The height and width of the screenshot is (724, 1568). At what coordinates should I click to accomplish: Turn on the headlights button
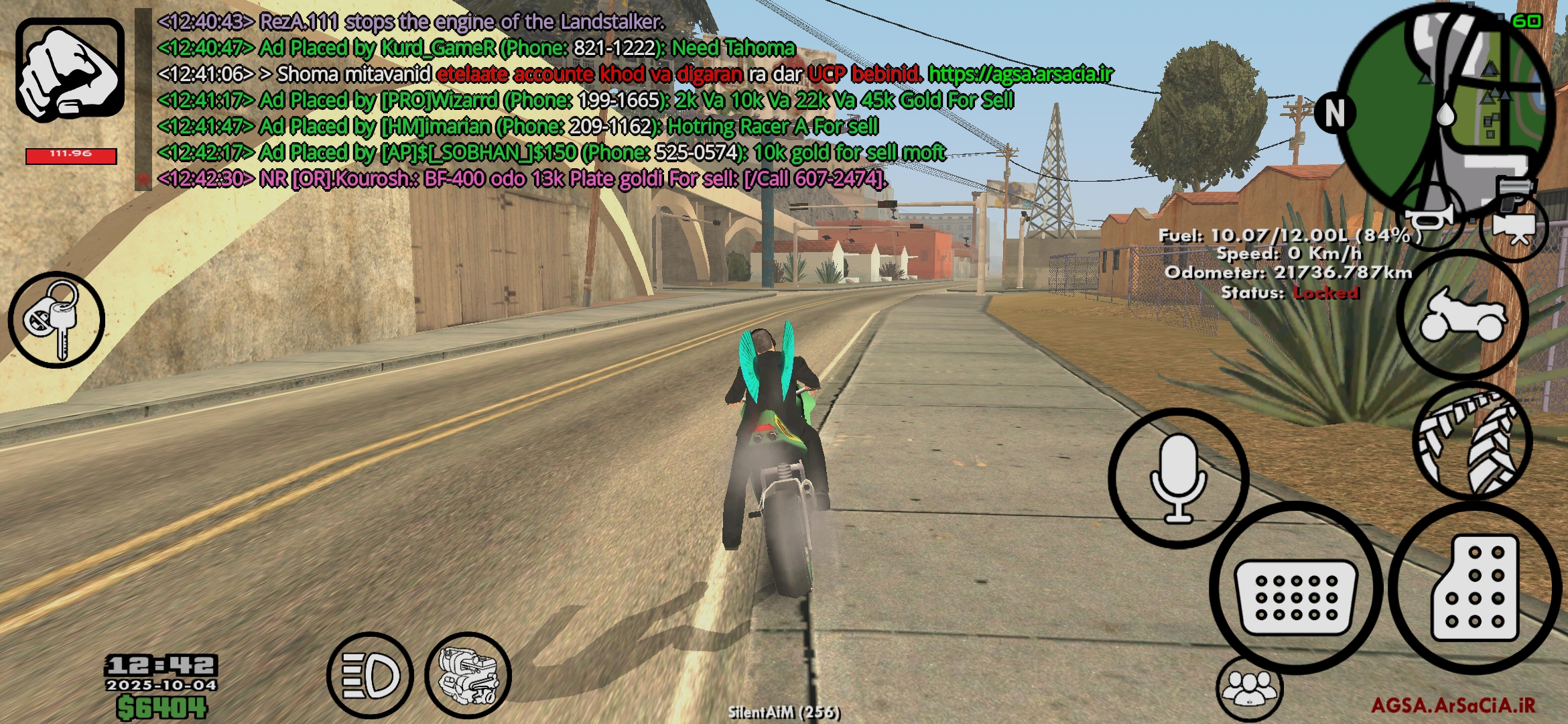click(370, 674)
